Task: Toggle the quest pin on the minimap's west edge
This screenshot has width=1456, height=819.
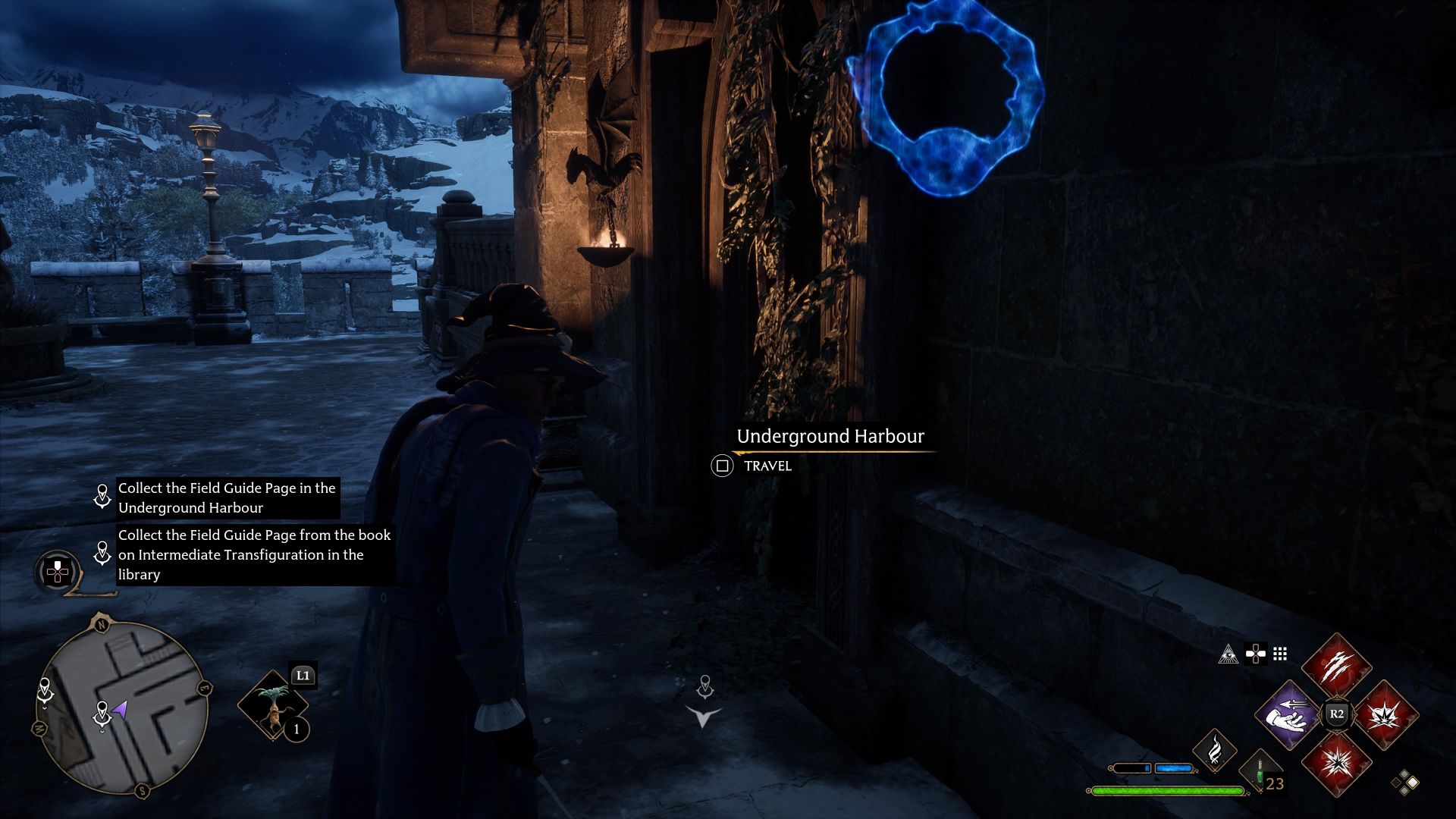Action: click(x=44, y=688)
